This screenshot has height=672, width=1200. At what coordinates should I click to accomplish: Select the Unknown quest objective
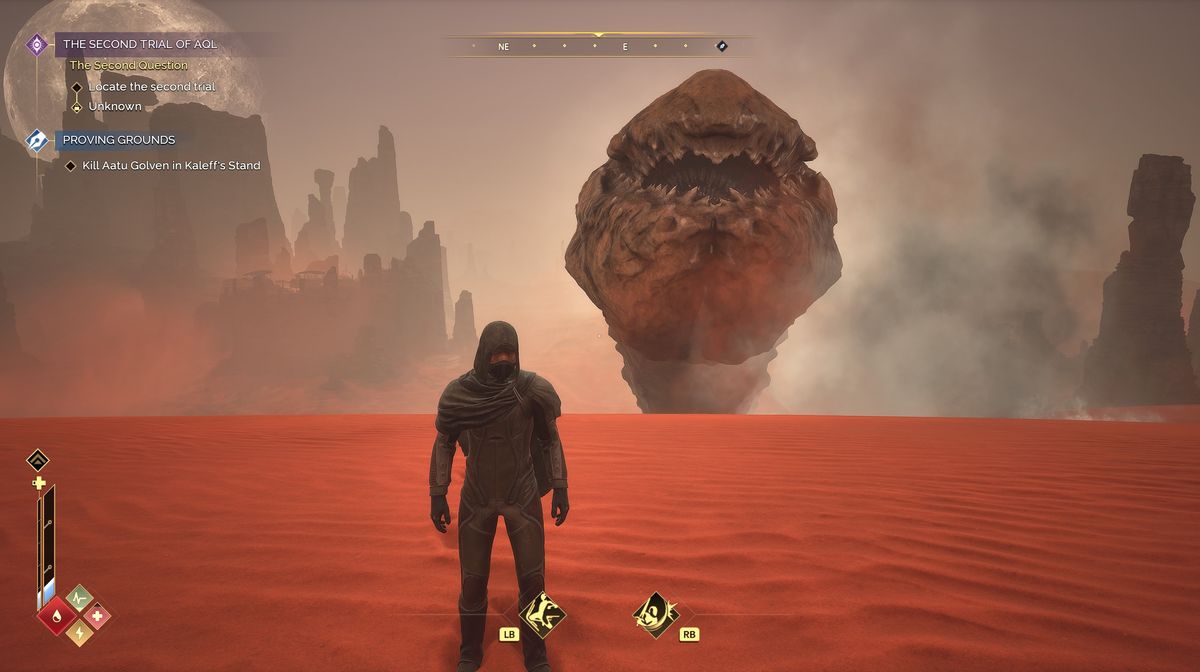[x=115, y=106]
